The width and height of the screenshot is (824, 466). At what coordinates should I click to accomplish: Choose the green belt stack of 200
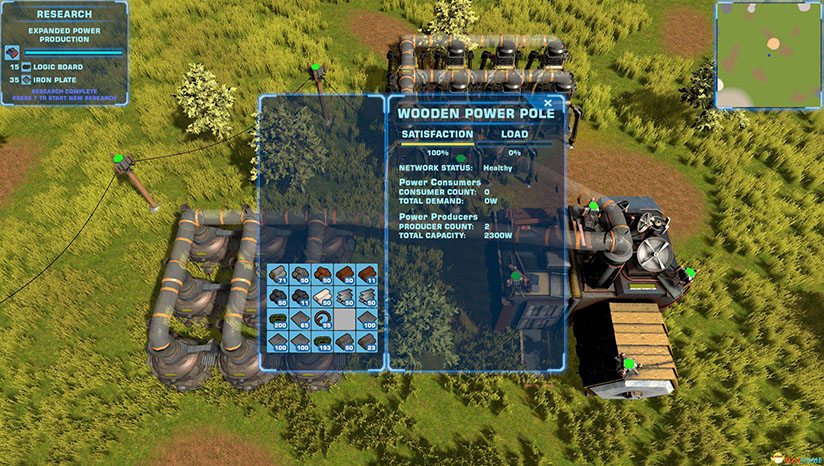tap(278, 318)
